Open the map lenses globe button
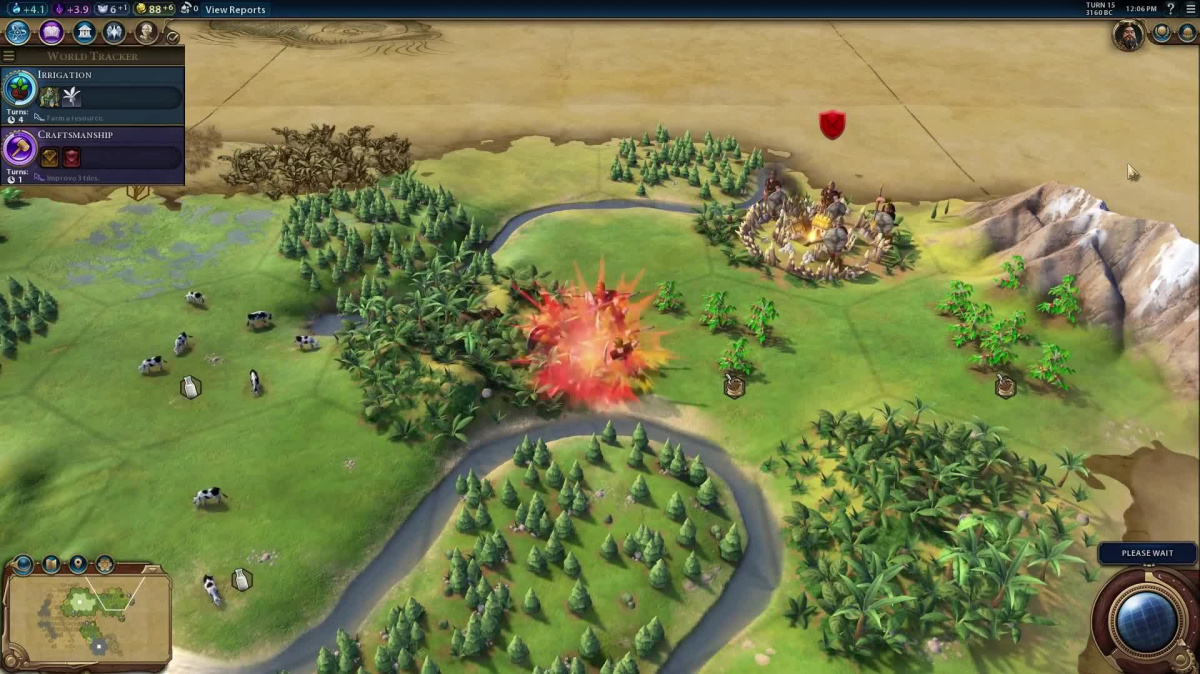The width and height of the screenshot is (1200, 674). (x=23, y=565)
